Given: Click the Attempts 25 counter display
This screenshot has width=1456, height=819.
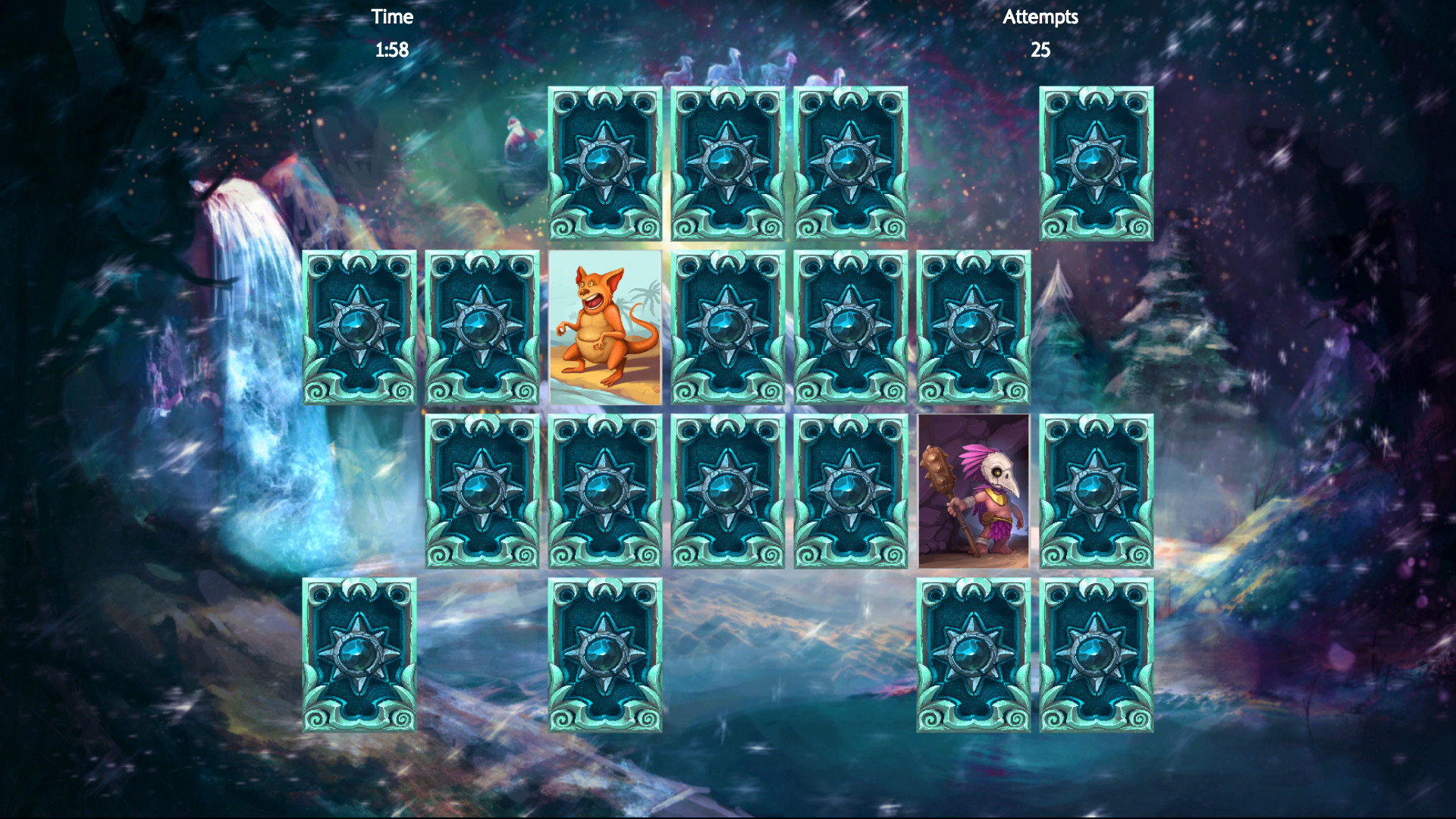Looking at the screenshot, I should pos(1040,34).
